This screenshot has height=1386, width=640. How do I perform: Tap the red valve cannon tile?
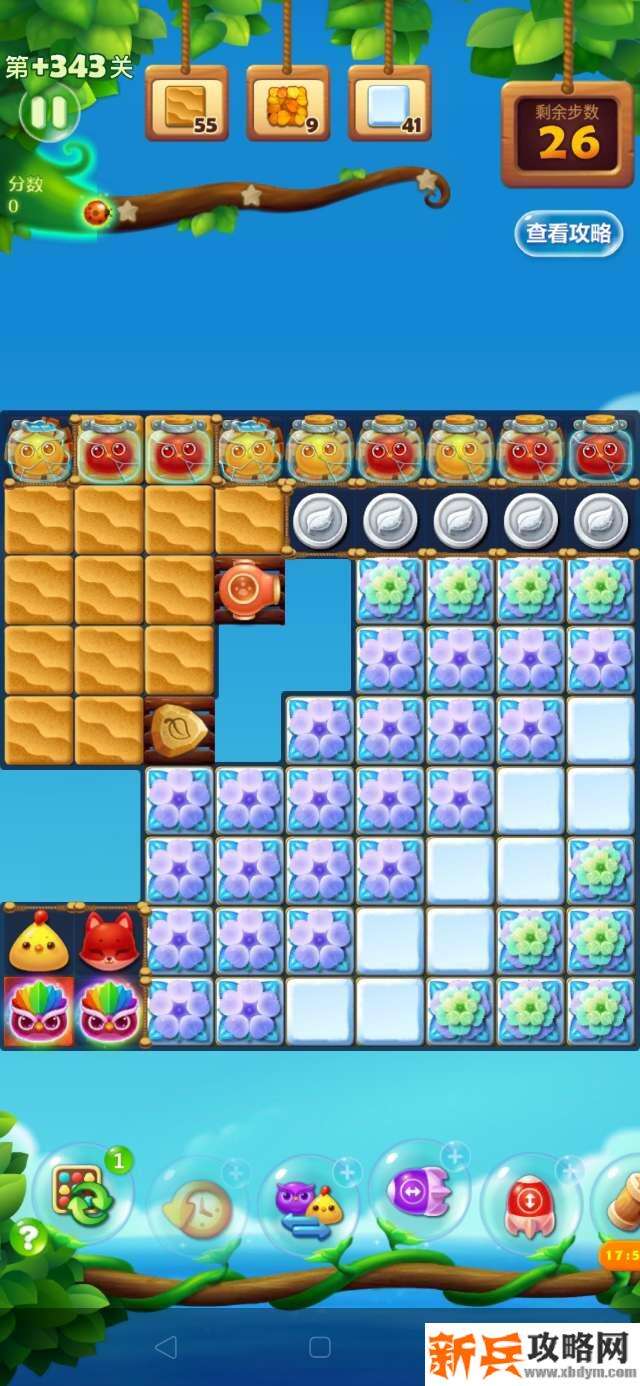pos(249,590)
